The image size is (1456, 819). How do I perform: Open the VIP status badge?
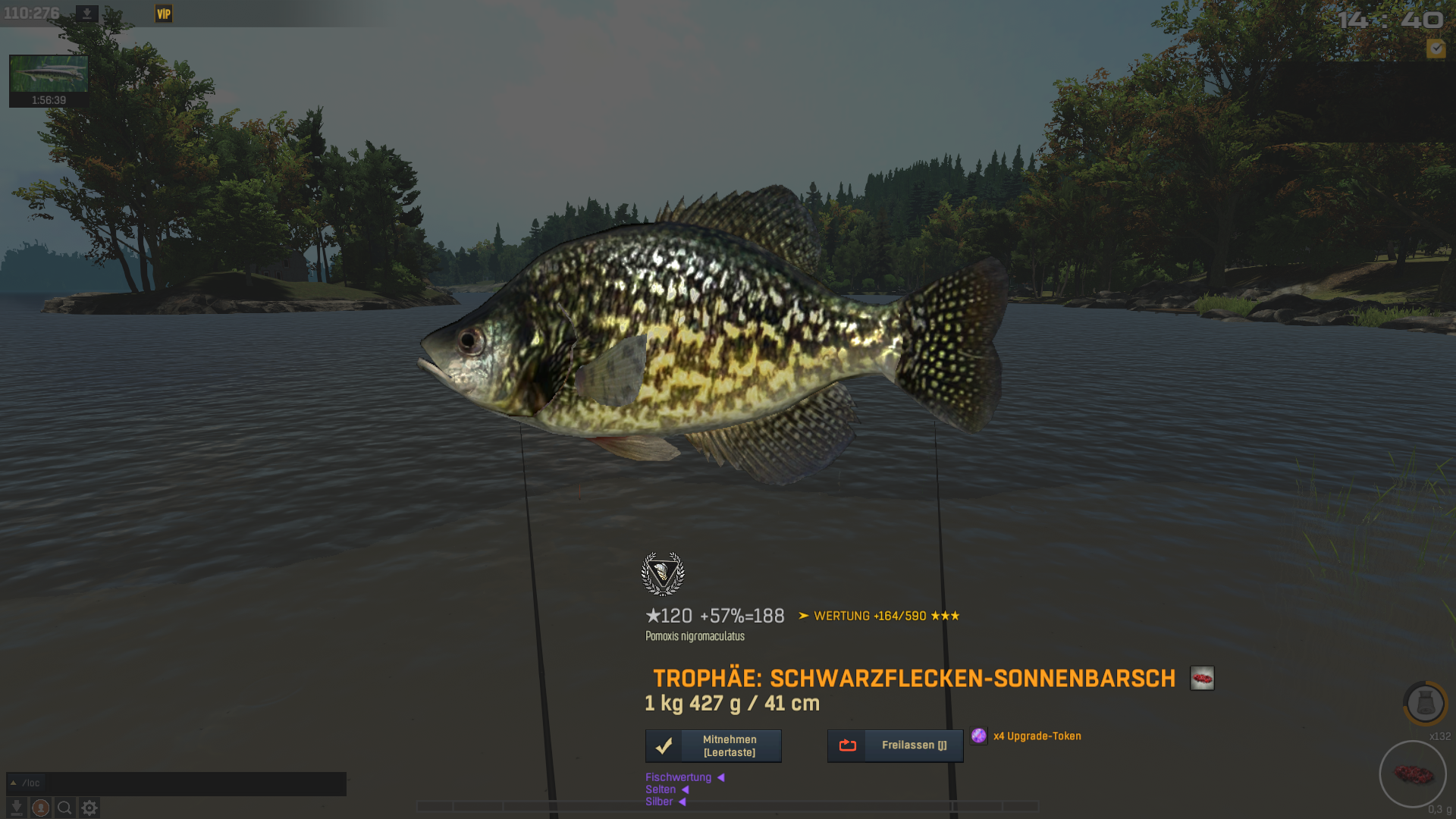pyautogui.click(x=164, y=14)
